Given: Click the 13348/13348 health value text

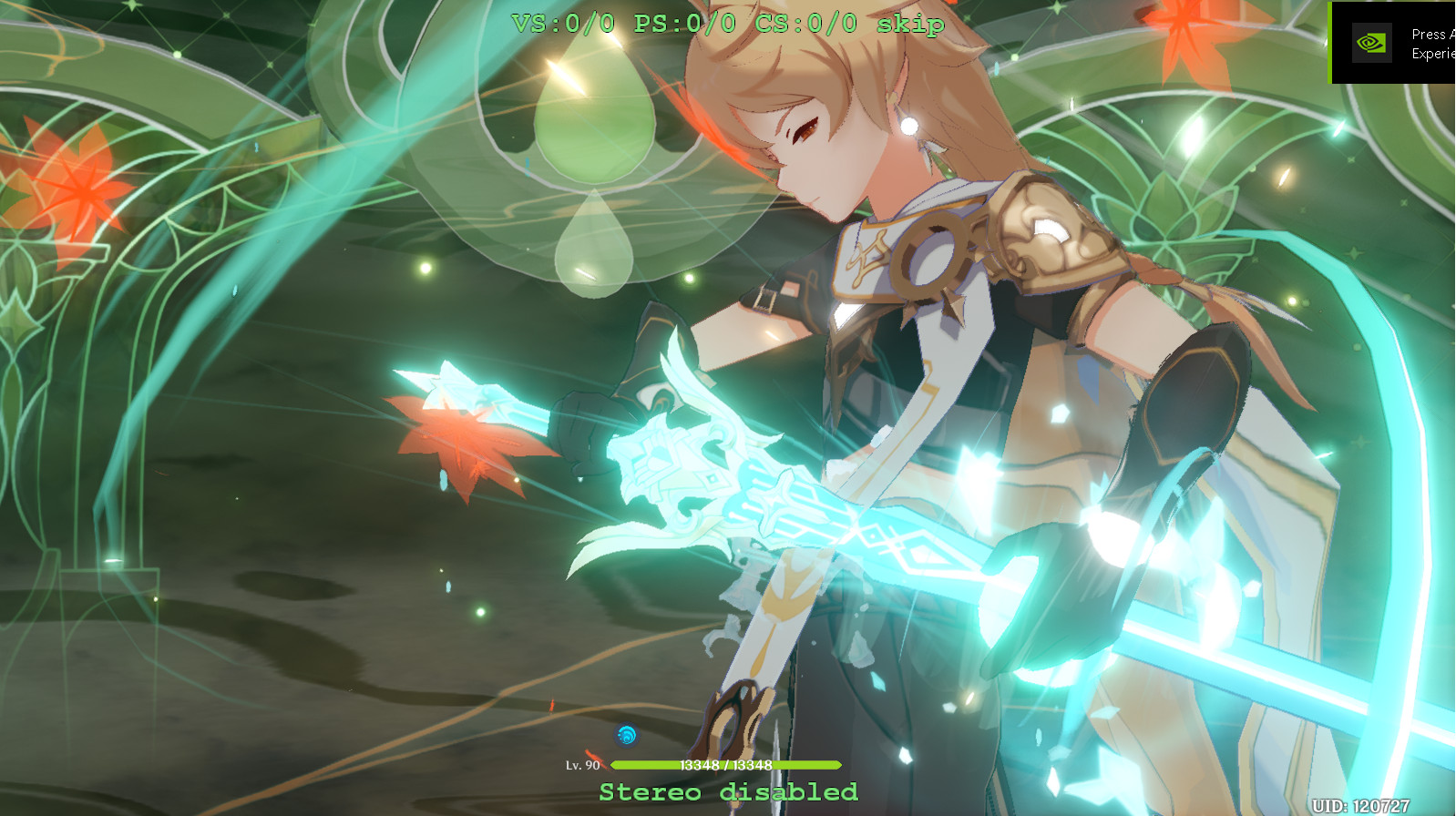Looking at the screenshot, I should (724, 766).
